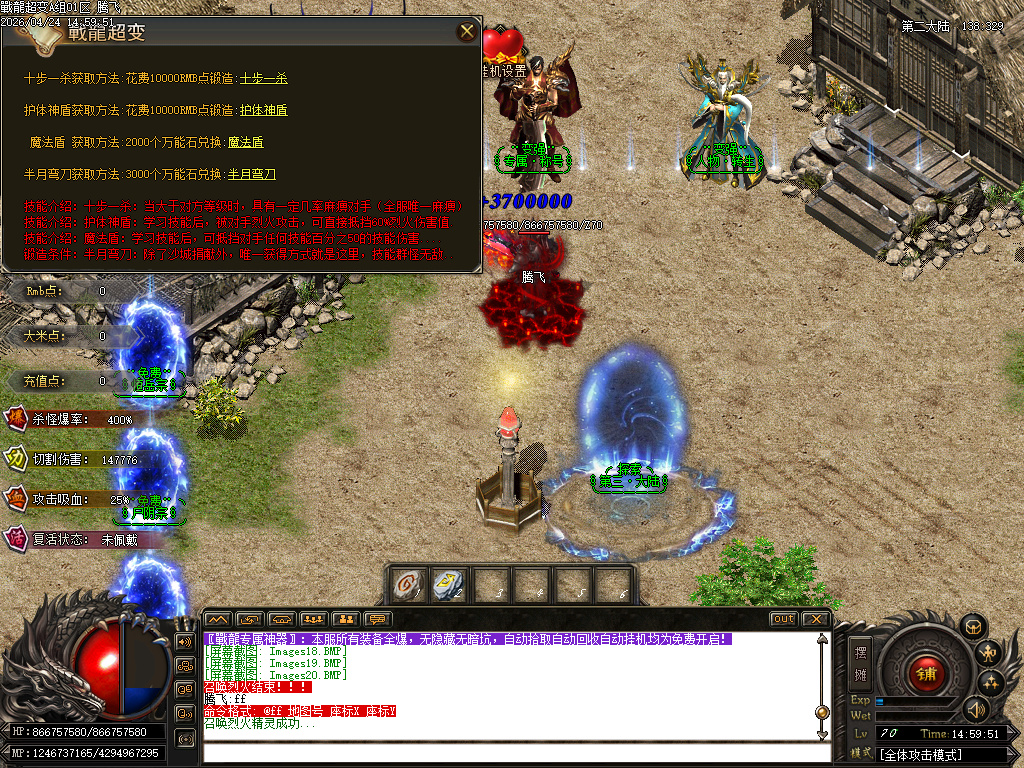The width and height of the screenshot is (1024, 768).
Task: Use the yellow rune stone in hotbar slot 2
Action: (449, 585)
